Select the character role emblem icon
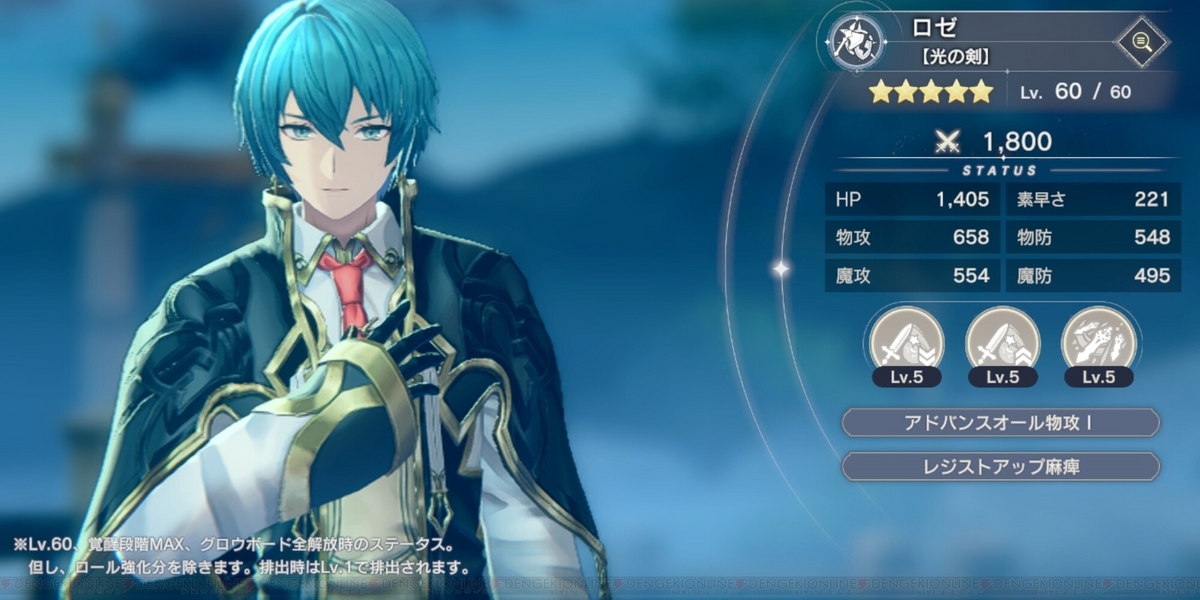 857,43
